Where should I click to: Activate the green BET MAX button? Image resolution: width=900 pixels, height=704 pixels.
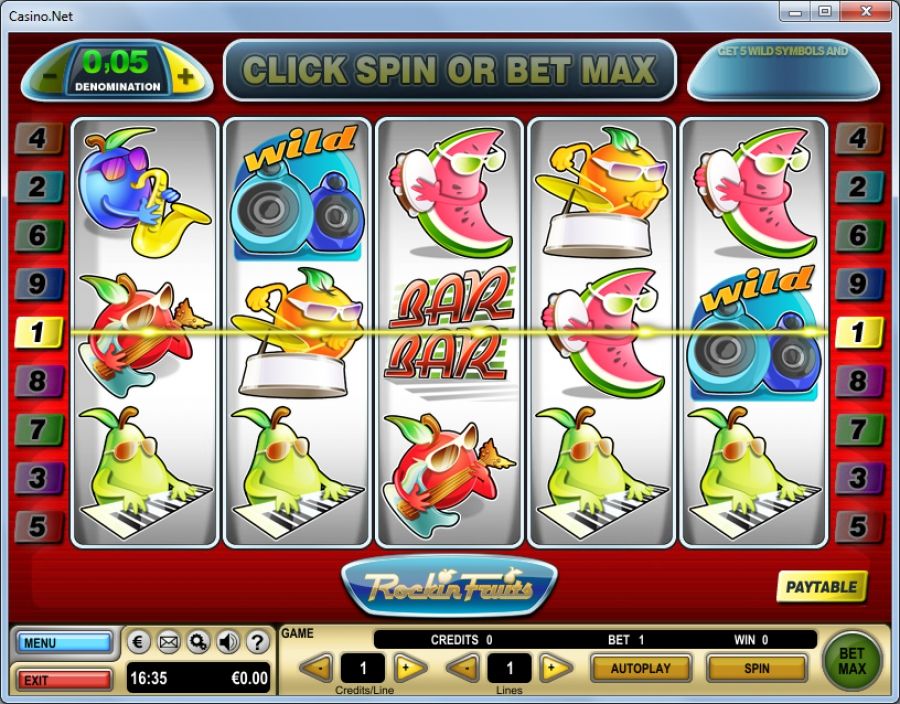[852, 660]
